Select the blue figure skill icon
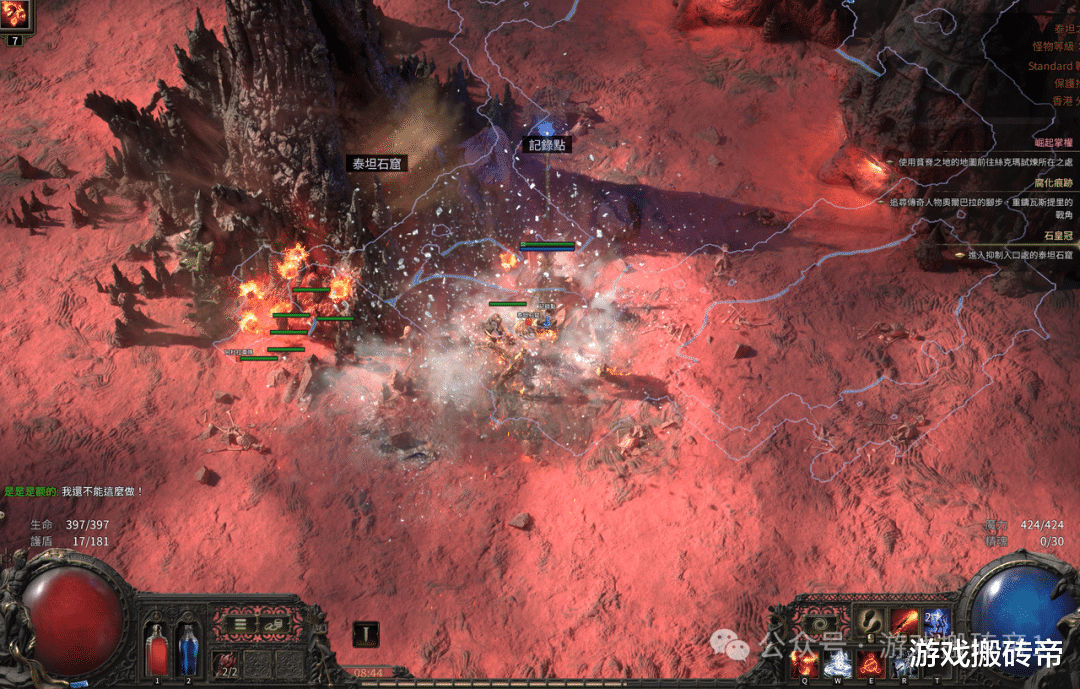The height and width of the screenshot is (689, 1080). (936, 621)
